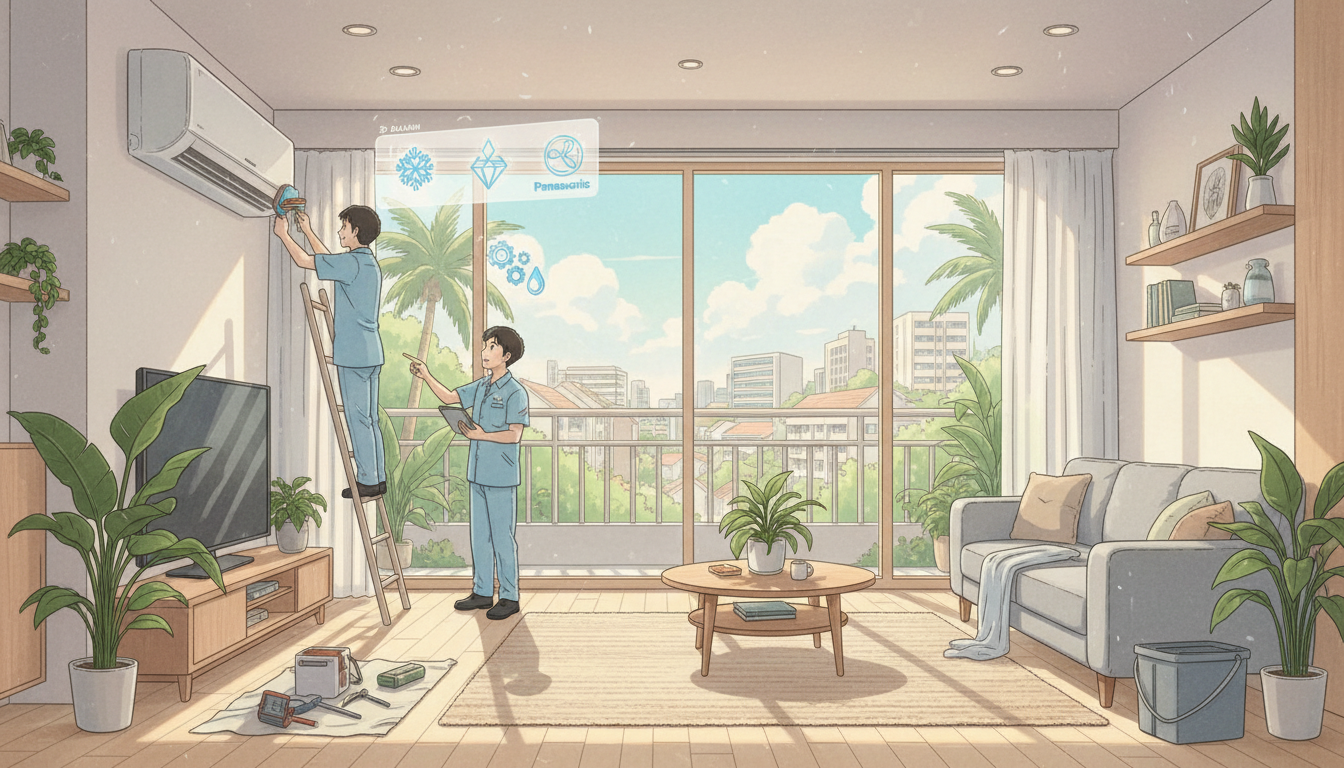Tap the water droplet icon
Screen dimensions: 1344x768
click(x=537, y=279)
